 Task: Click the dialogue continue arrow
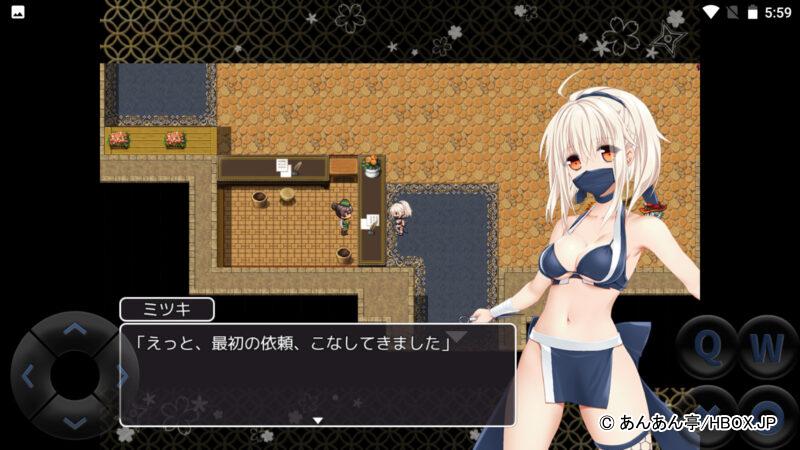pyautogui.click(x=318, y=420)
